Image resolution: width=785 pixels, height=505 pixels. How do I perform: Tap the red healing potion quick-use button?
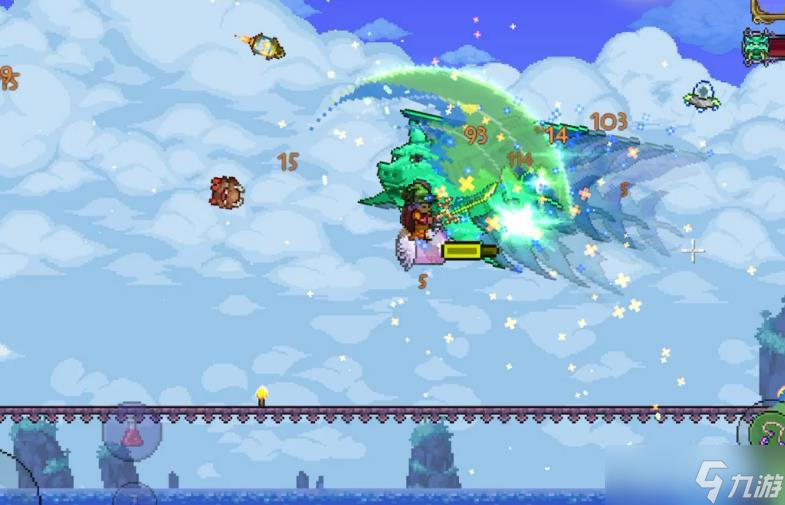133,433
